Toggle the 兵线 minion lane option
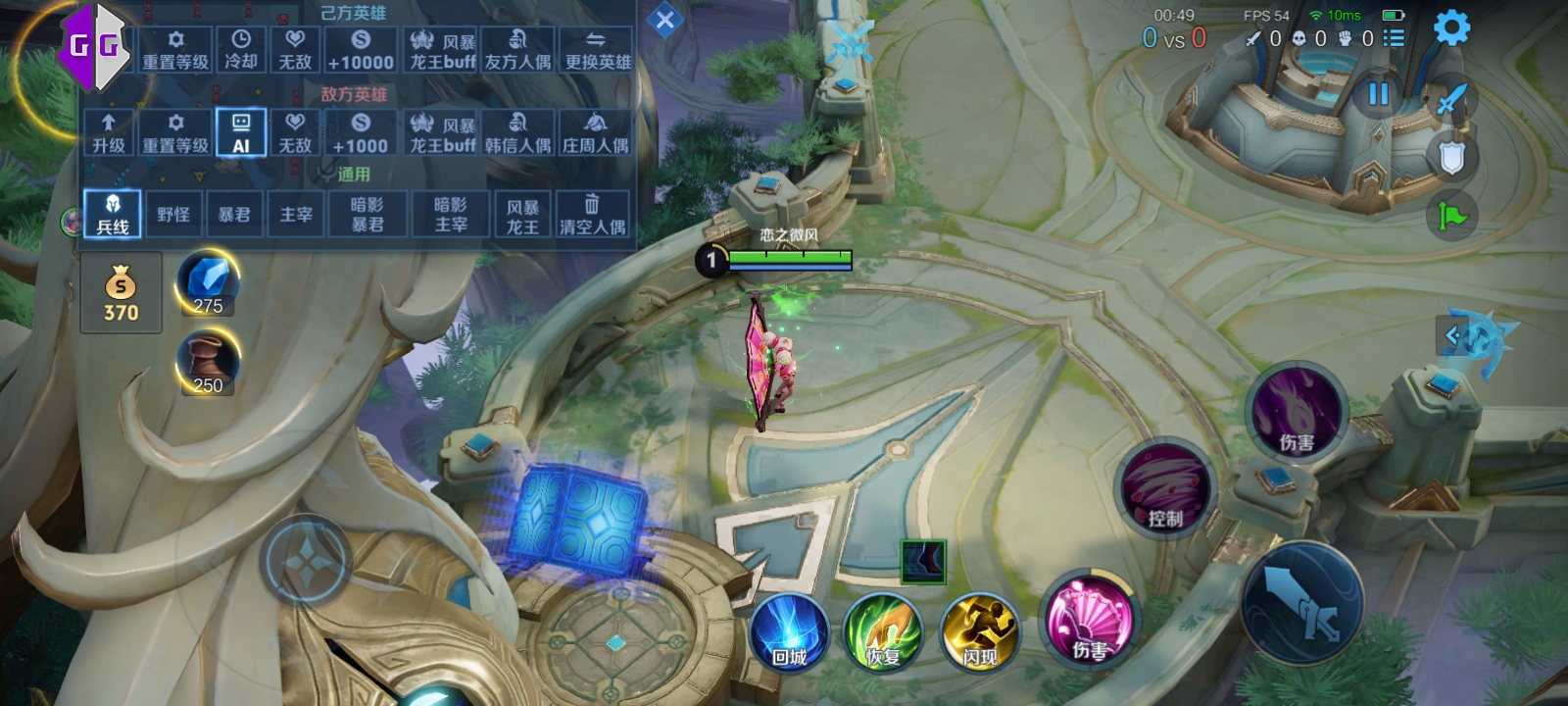 pos(113,214)
